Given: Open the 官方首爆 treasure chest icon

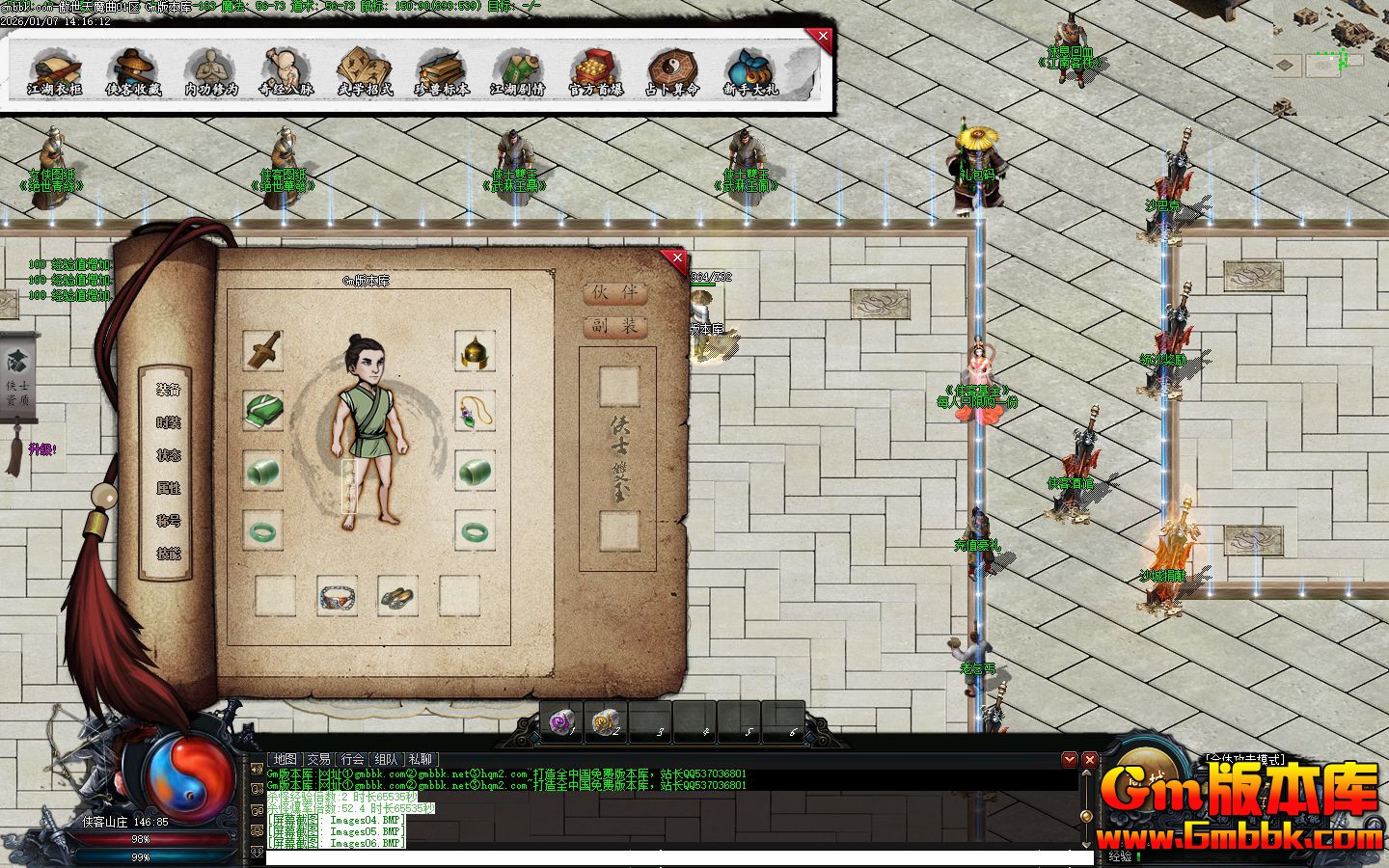Looking at the screenshot, I should pos(595,71).
